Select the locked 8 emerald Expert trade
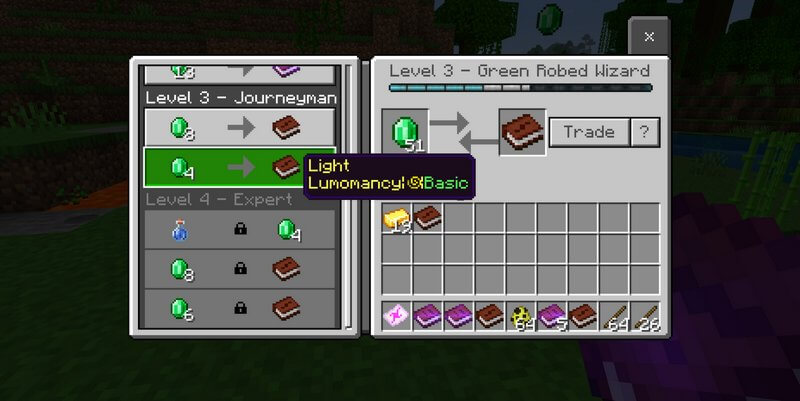This screenshot has width=800, height=401. coord(240,268)
